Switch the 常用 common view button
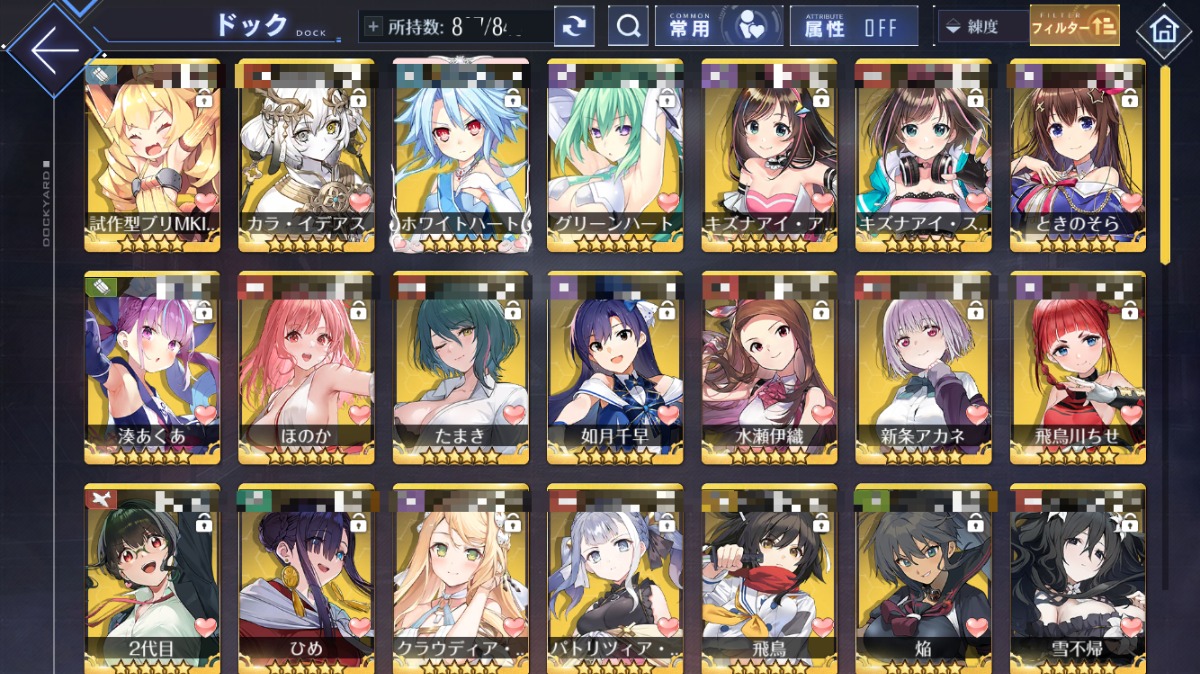 click(717, 27)
